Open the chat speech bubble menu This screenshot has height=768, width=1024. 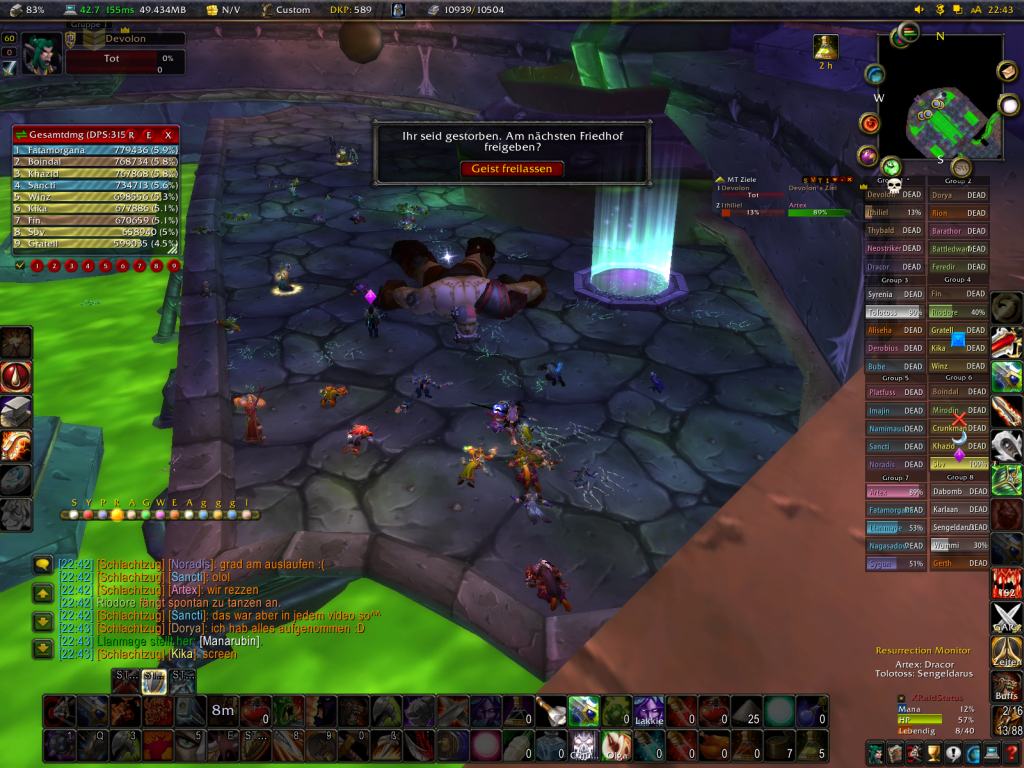coord(42,565)
